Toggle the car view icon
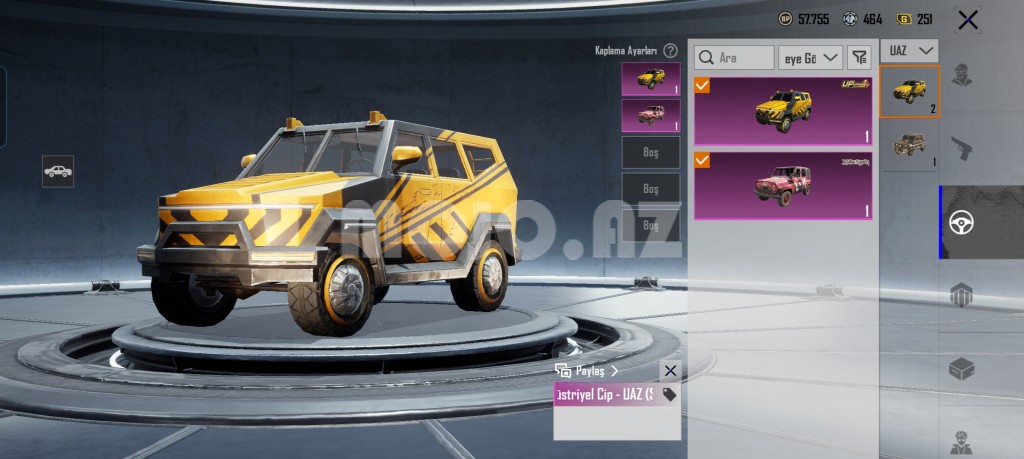1024x459 pixels. (58, 171)
